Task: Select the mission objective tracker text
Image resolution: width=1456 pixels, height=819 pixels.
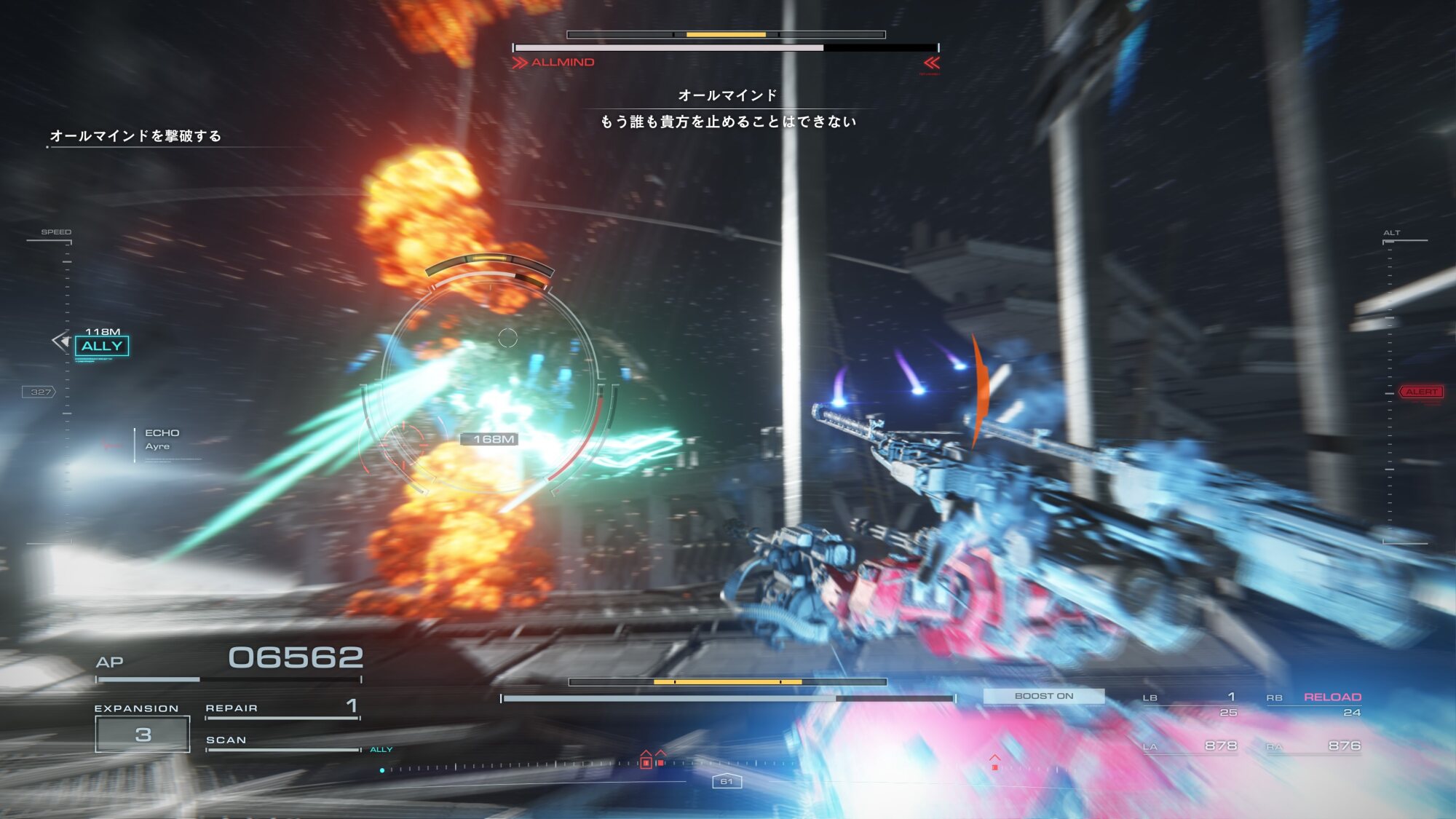Action: point(135,136)
